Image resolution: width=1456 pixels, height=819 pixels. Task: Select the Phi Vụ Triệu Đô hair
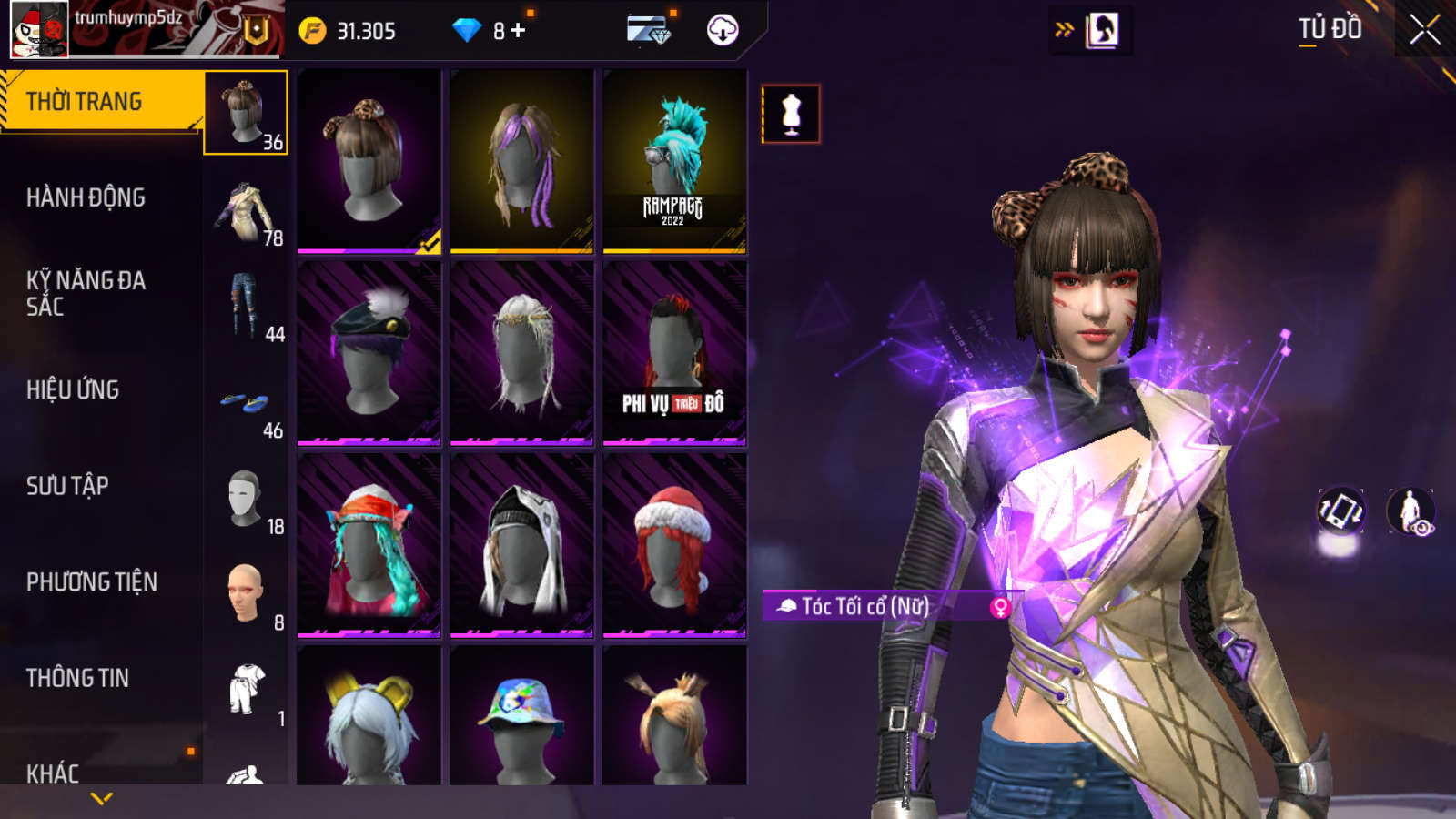(674, 353)
